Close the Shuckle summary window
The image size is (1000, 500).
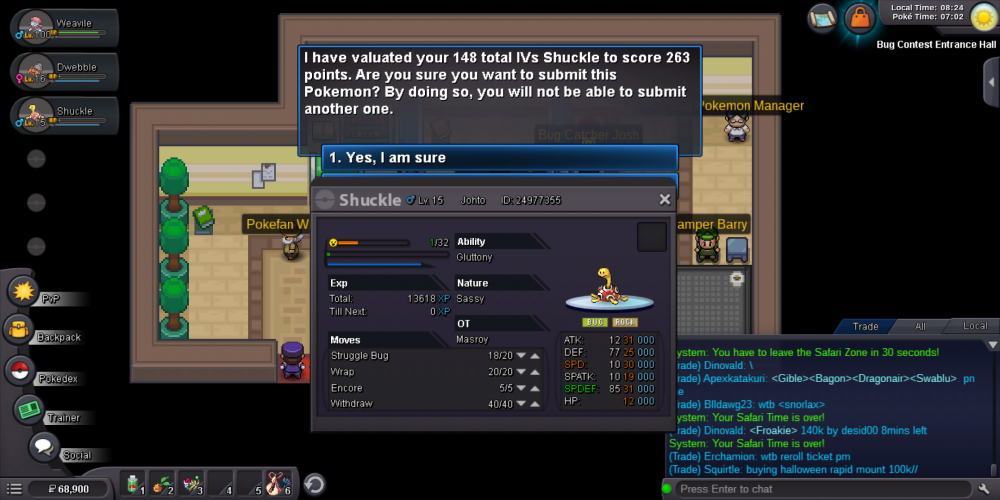coord(665,200)
